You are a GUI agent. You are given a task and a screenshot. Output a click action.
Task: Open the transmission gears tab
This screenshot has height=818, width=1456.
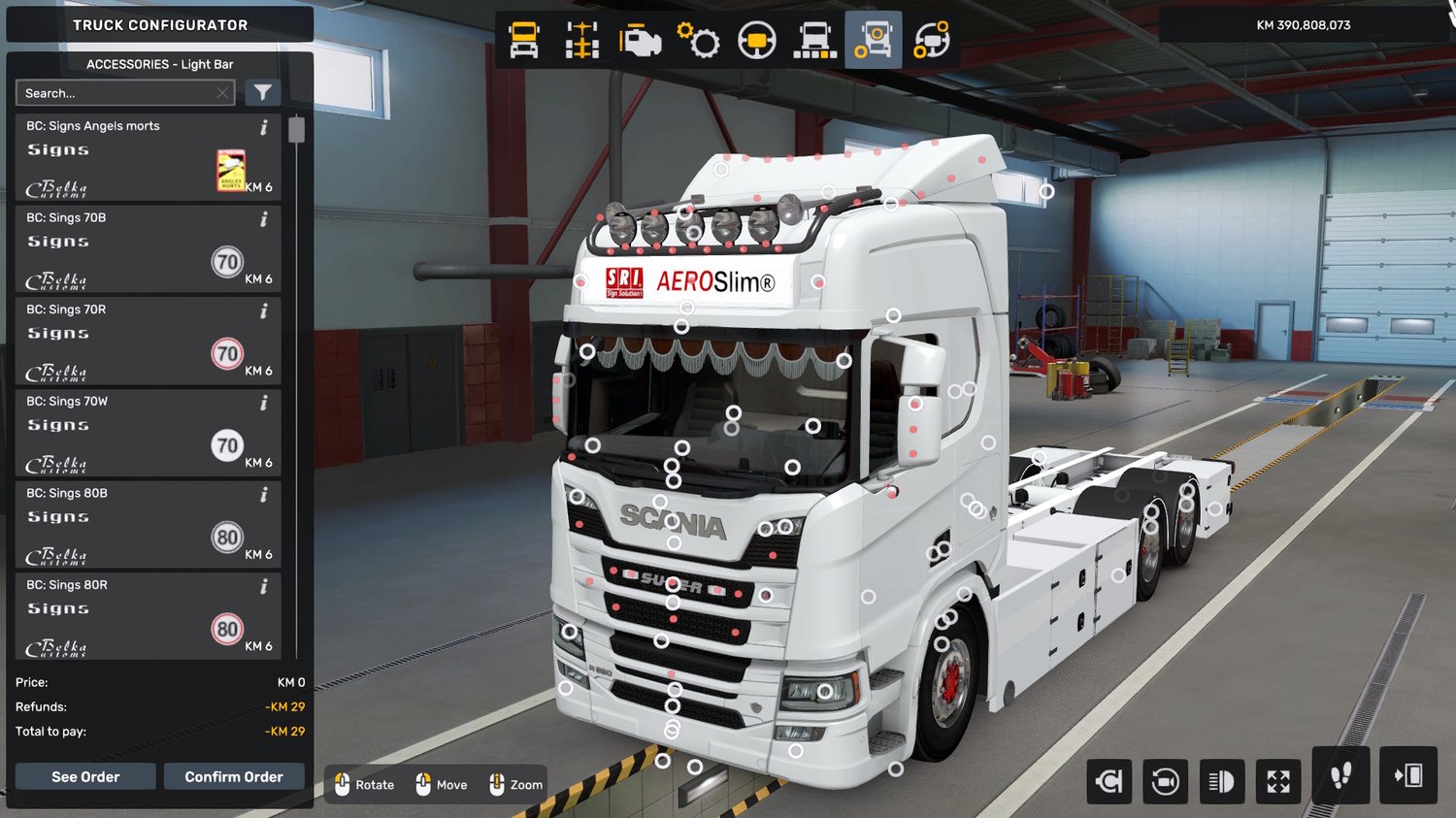click(698, 41)
